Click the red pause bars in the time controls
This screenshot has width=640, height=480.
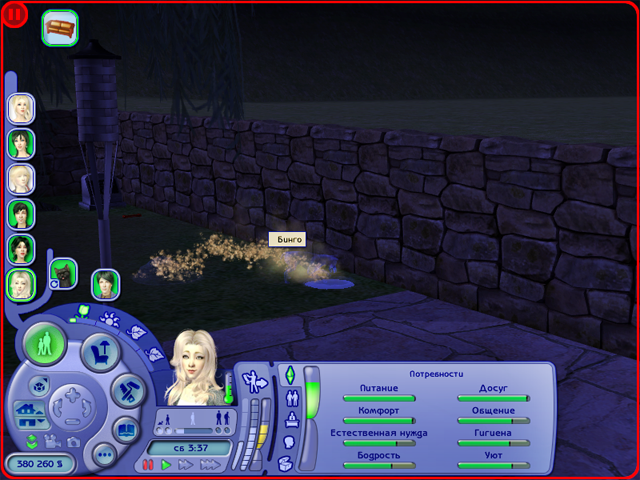(149, 465)
